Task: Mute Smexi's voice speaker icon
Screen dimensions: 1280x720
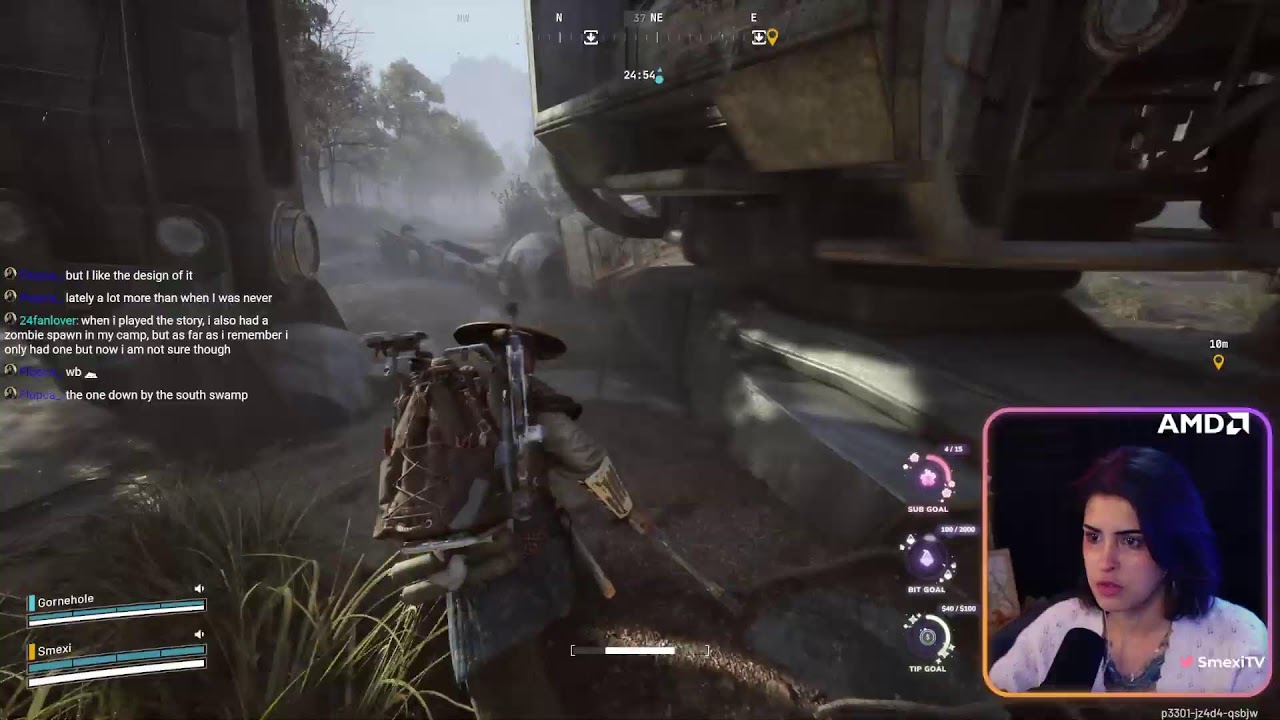Action: pos(199,634)
